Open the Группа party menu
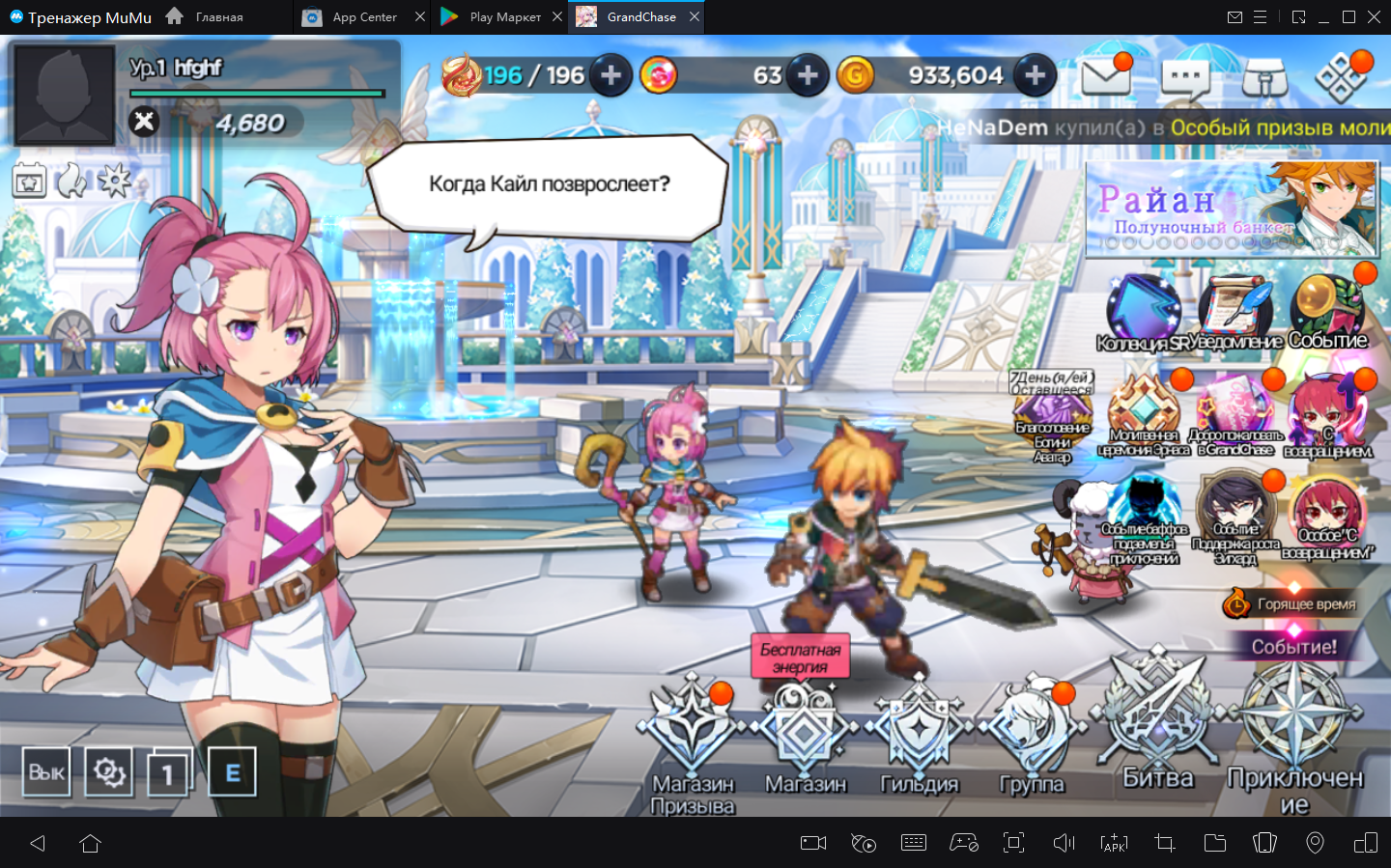 (1031, 739)
